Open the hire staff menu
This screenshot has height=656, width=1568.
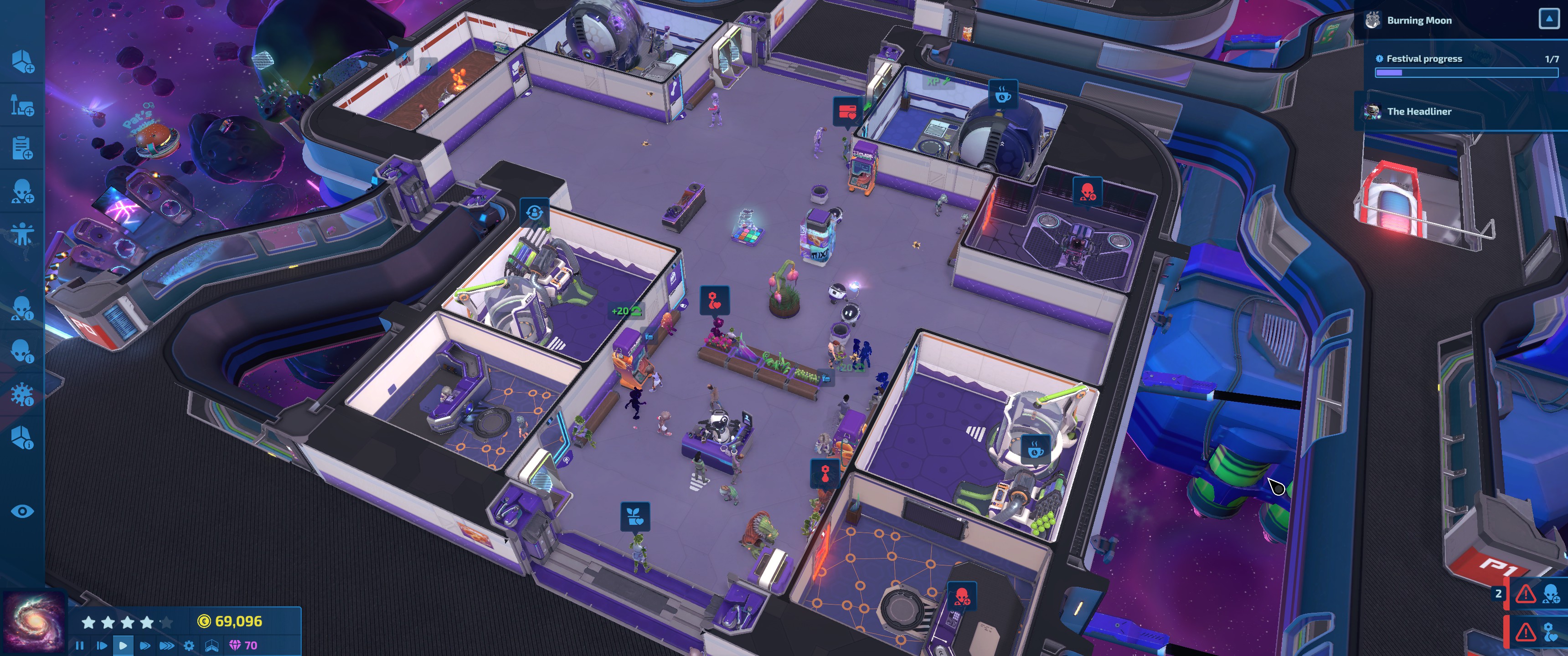point(22,191)
